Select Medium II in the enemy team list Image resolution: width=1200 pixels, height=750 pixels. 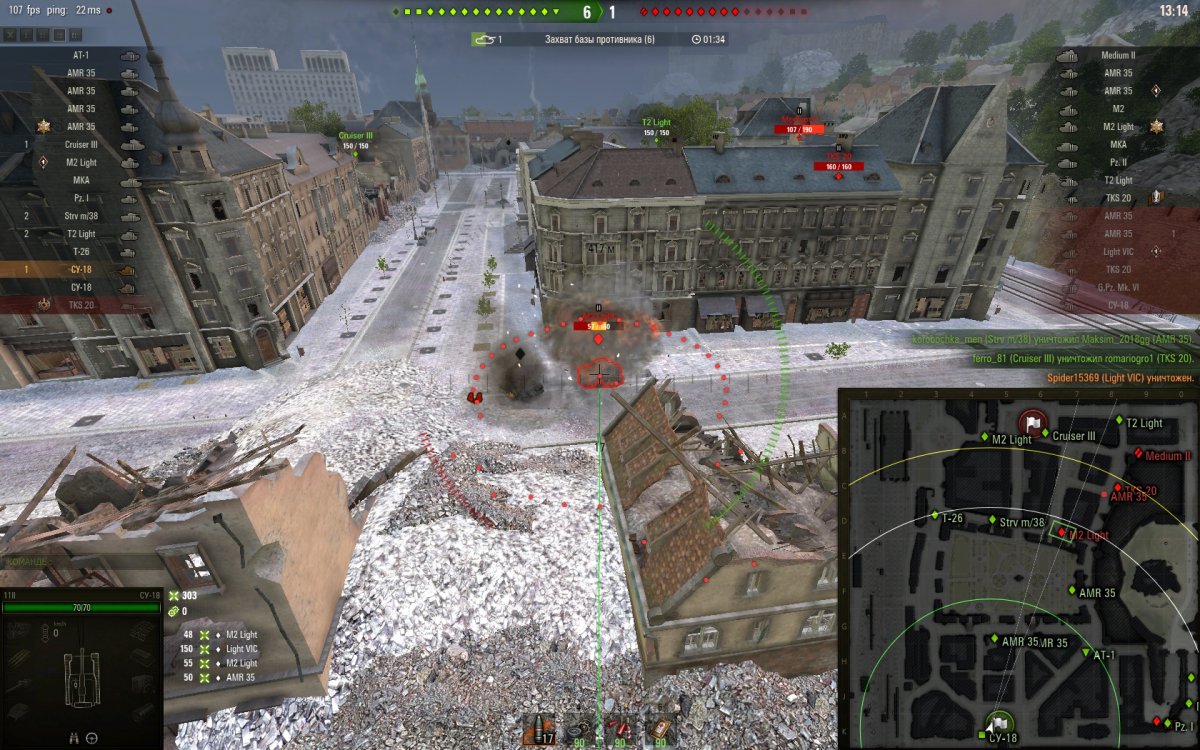(1118, 55)
